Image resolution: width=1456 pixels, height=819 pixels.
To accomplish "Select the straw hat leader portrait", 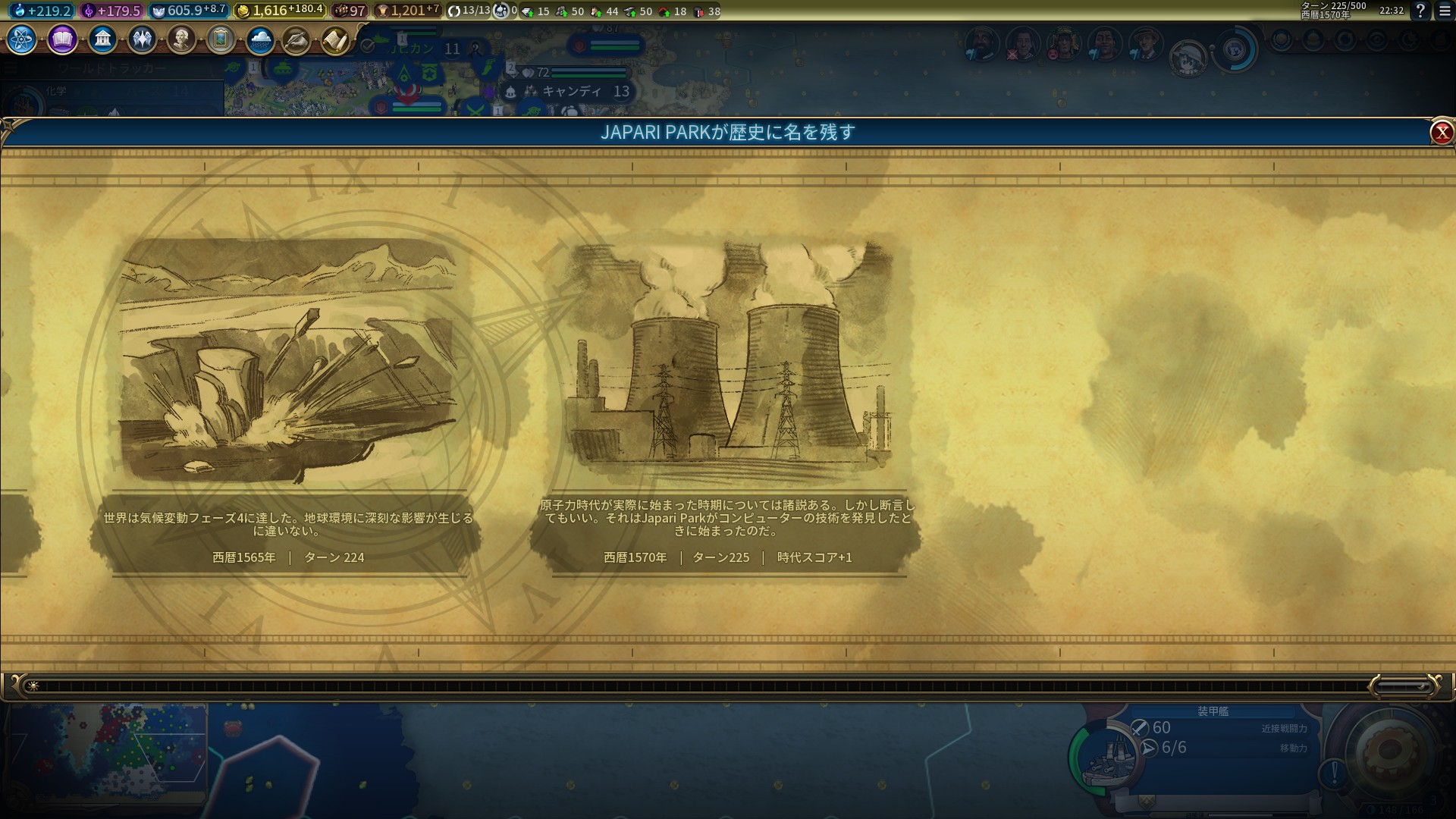I will pos(1145,44).
